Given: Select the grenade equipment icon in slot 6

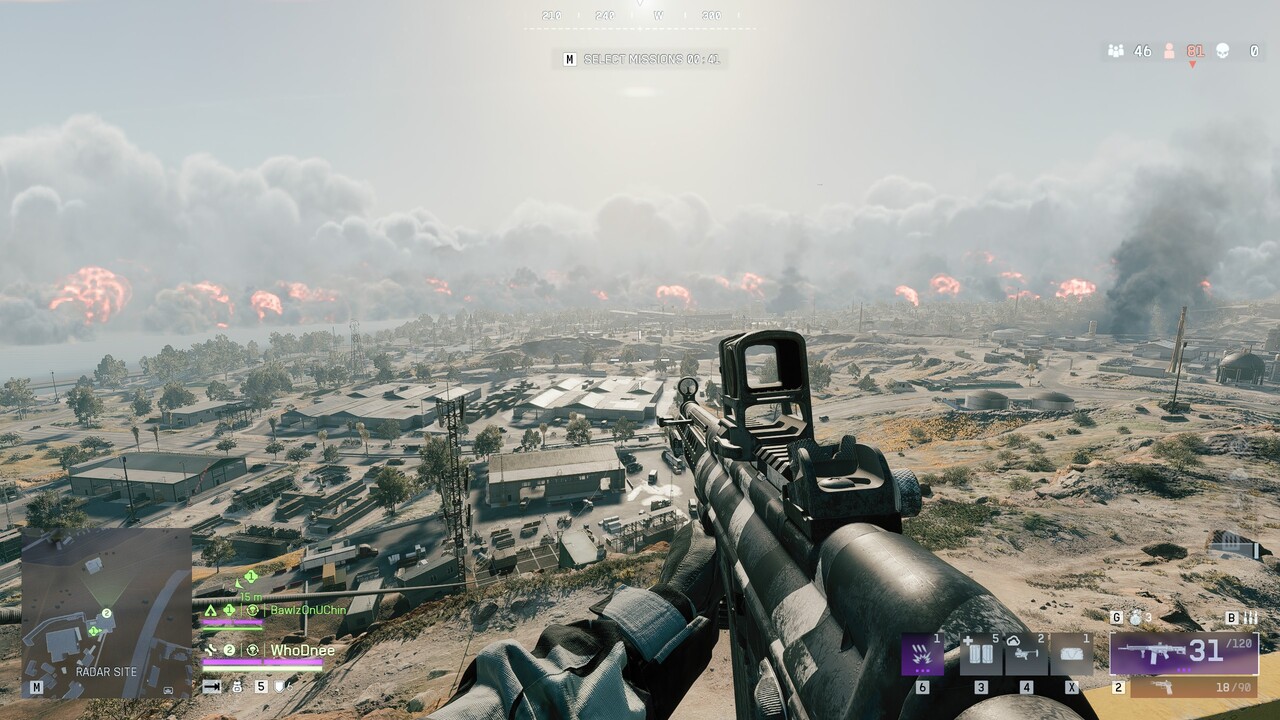Looking at the screenshot, I should (921, 654).
